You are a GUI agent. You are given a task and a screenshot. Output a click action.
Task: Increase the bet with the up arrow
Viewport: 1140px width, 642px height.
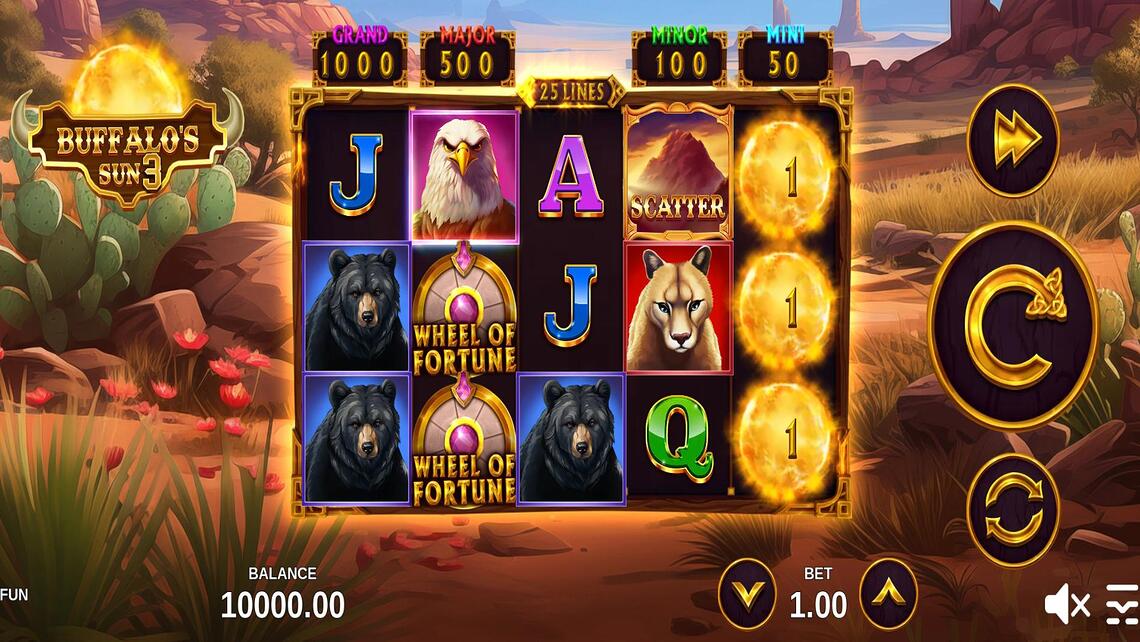coord(888,594)
